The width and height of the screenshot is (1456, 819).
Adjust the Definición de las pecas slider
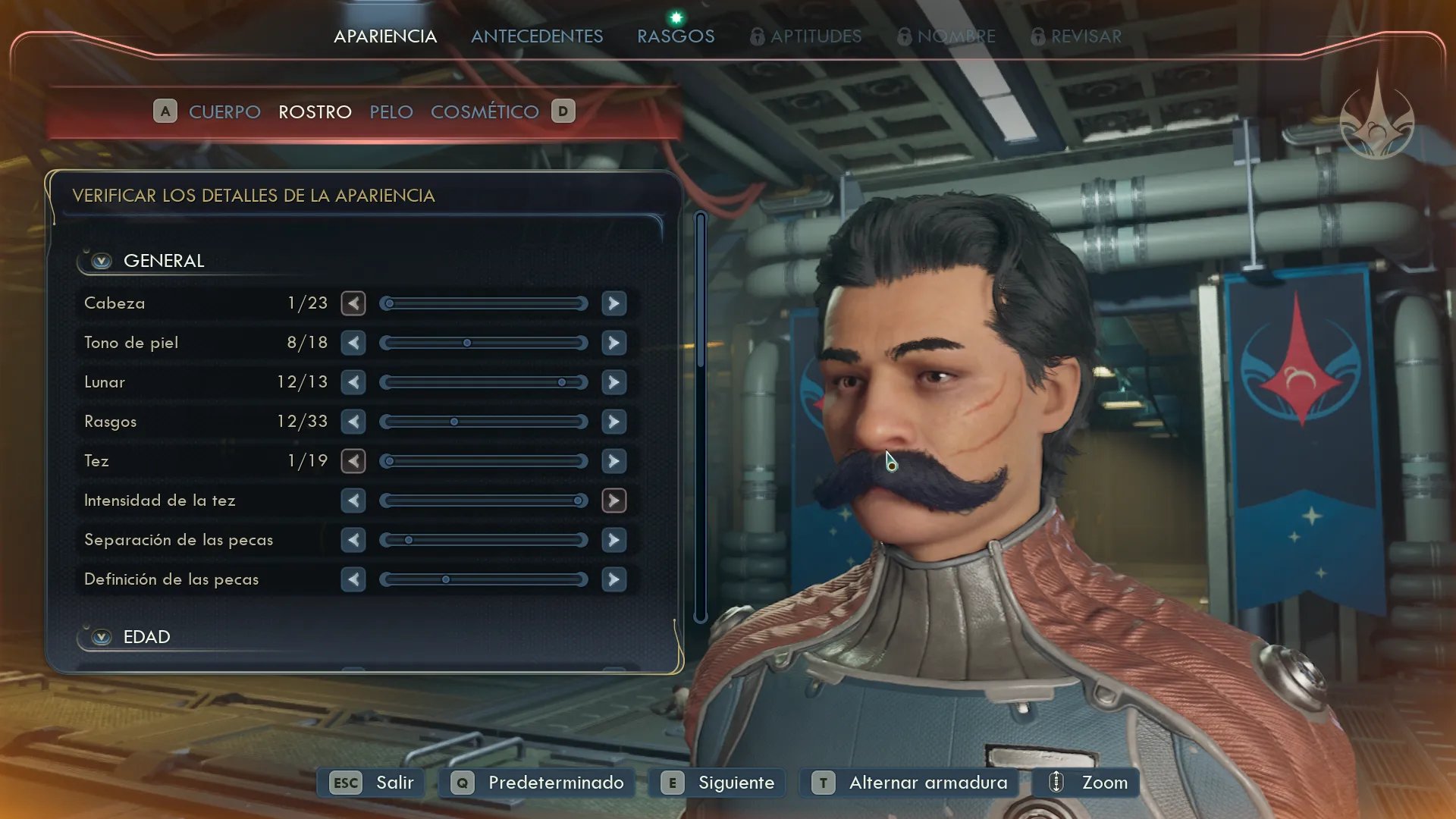click(484, 579)
